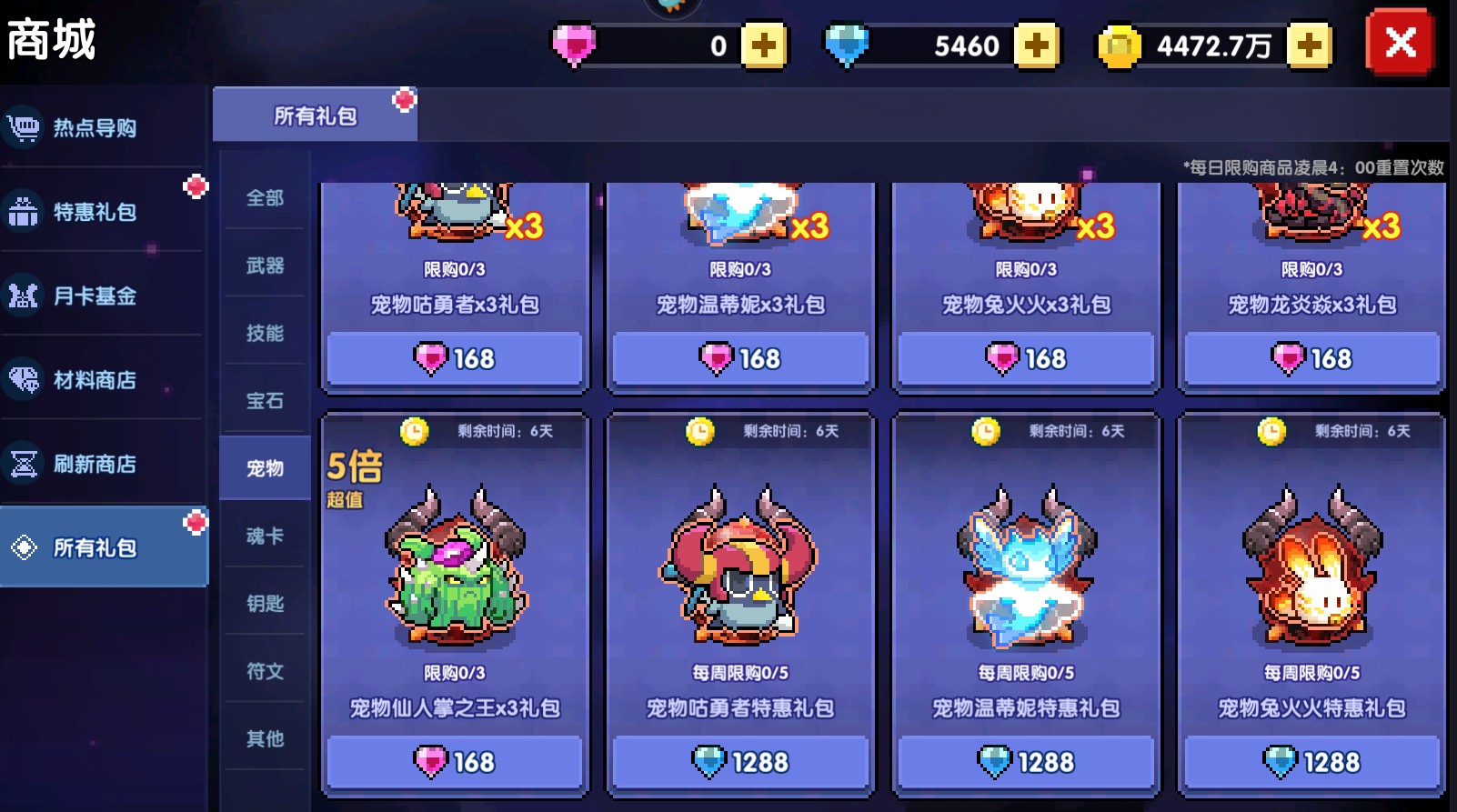Screen dimensions: 1457x812
Task: Switch to the 技能 category
Action: [265, 333]
